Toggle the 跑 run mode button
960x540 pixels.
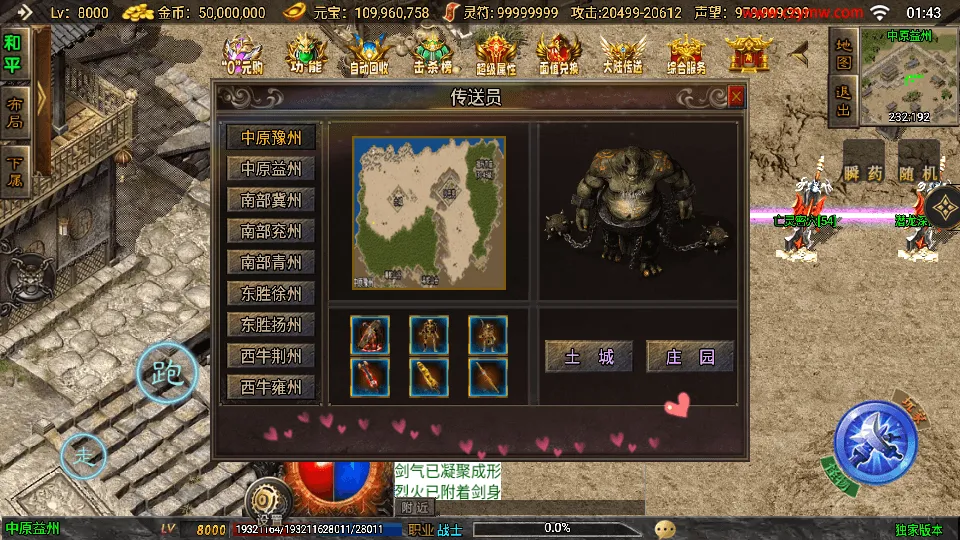166,373
